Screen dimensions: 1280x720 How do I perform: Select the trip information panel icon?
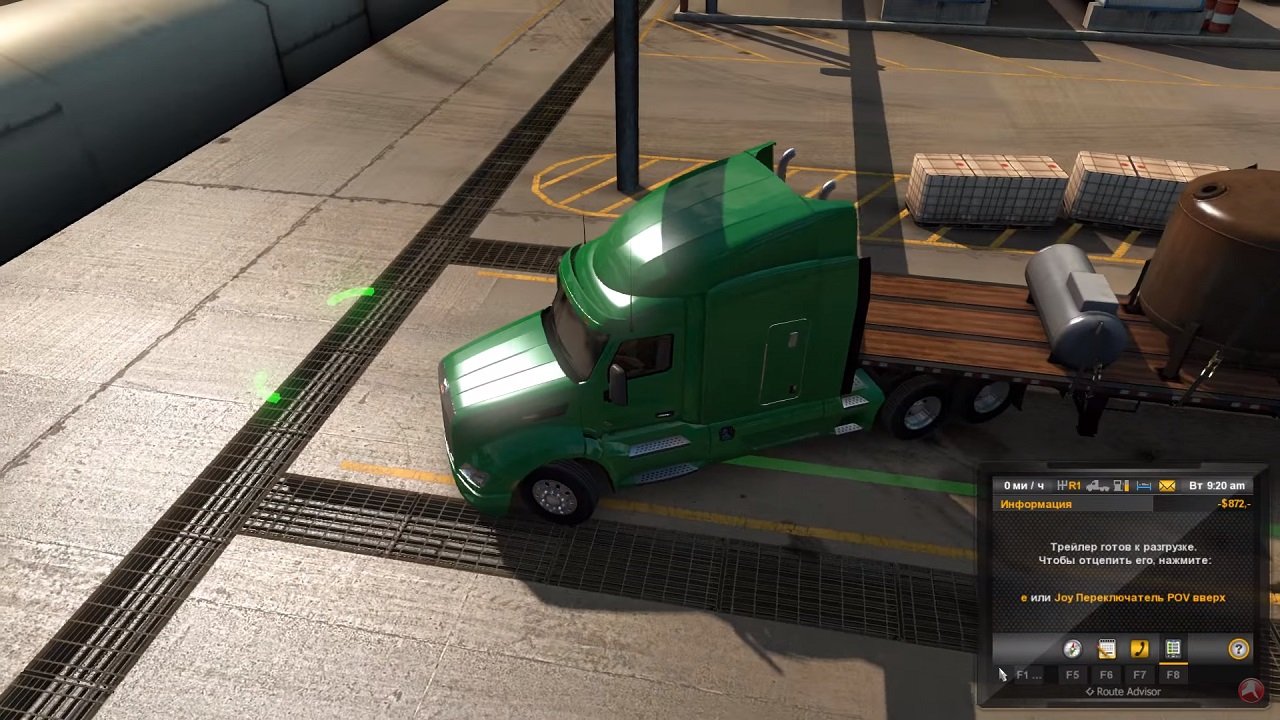[1174, 649]
